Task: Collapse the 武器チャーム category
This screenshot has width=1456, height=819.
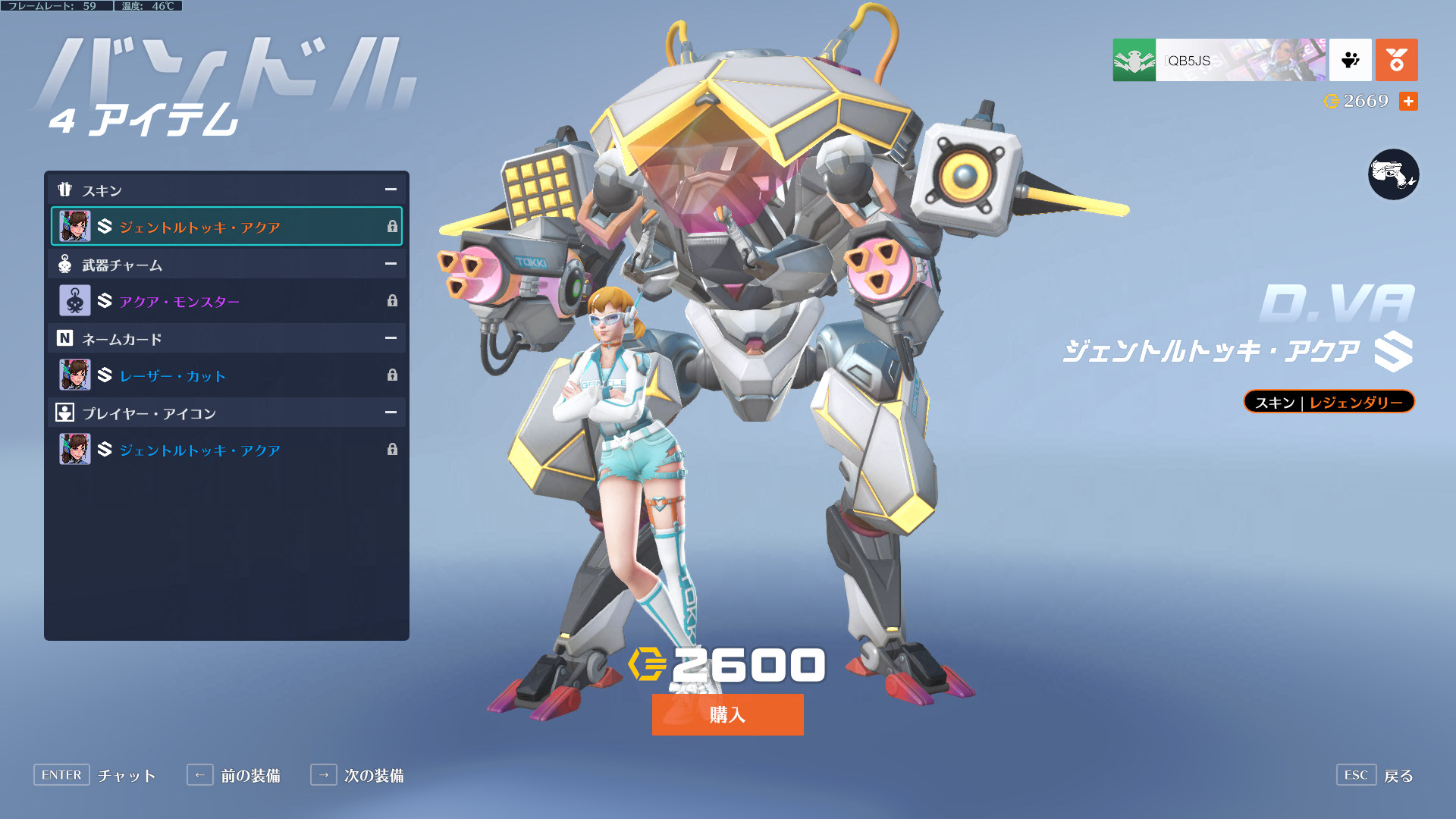Action: point(391,264)
